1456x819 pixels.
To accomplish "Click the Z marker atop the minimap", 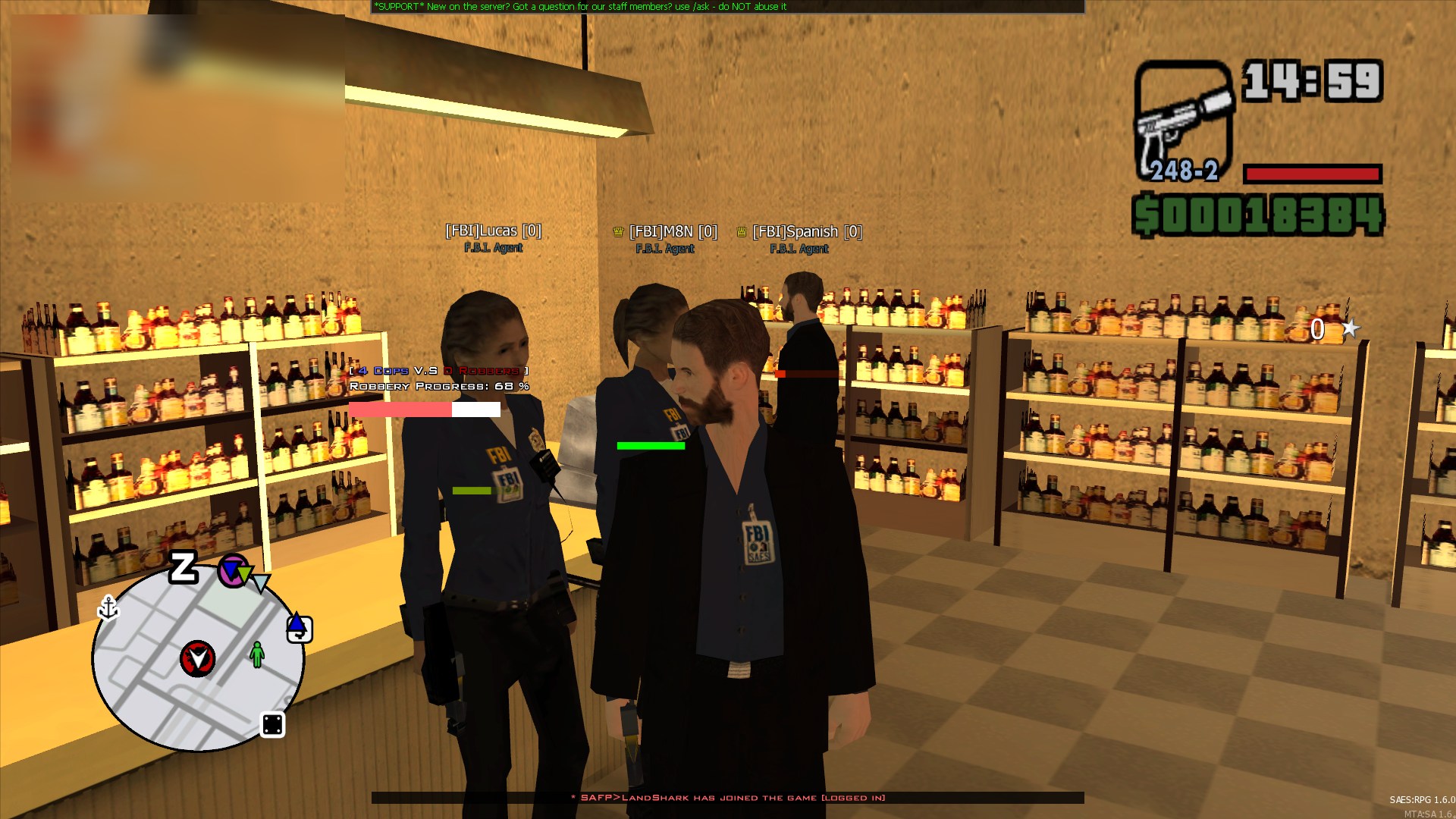I will pos(183,567).
